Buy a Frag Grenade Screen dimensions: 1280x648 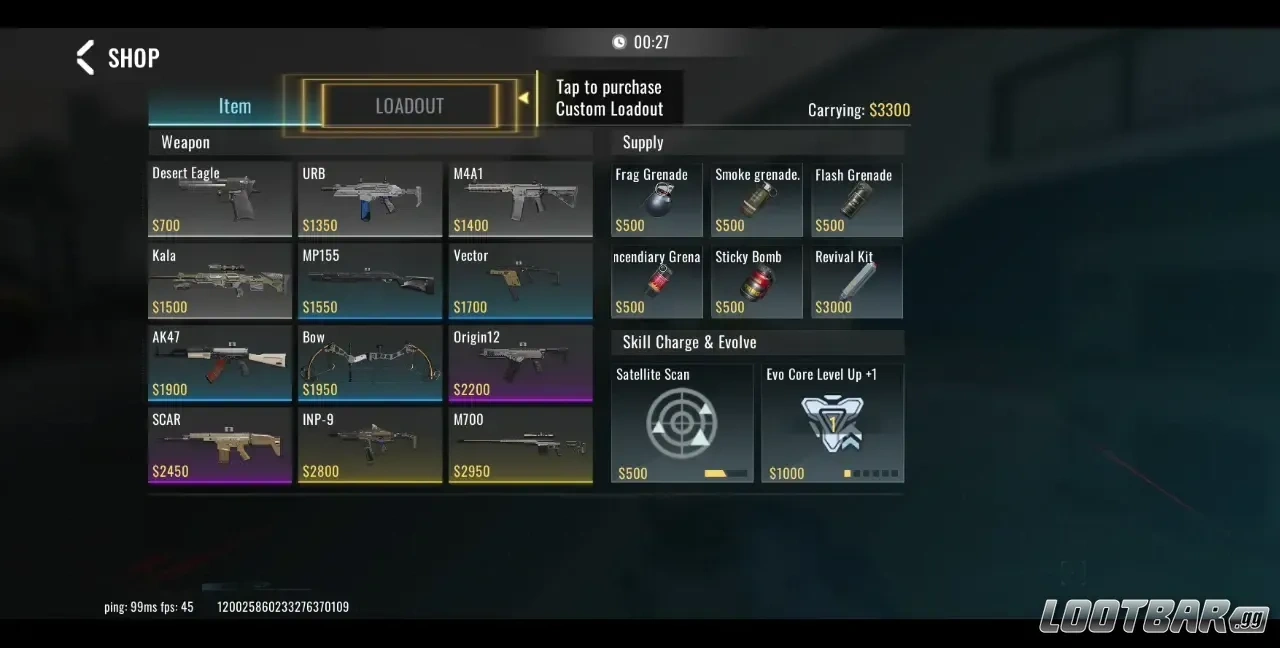tap(657, 200)
